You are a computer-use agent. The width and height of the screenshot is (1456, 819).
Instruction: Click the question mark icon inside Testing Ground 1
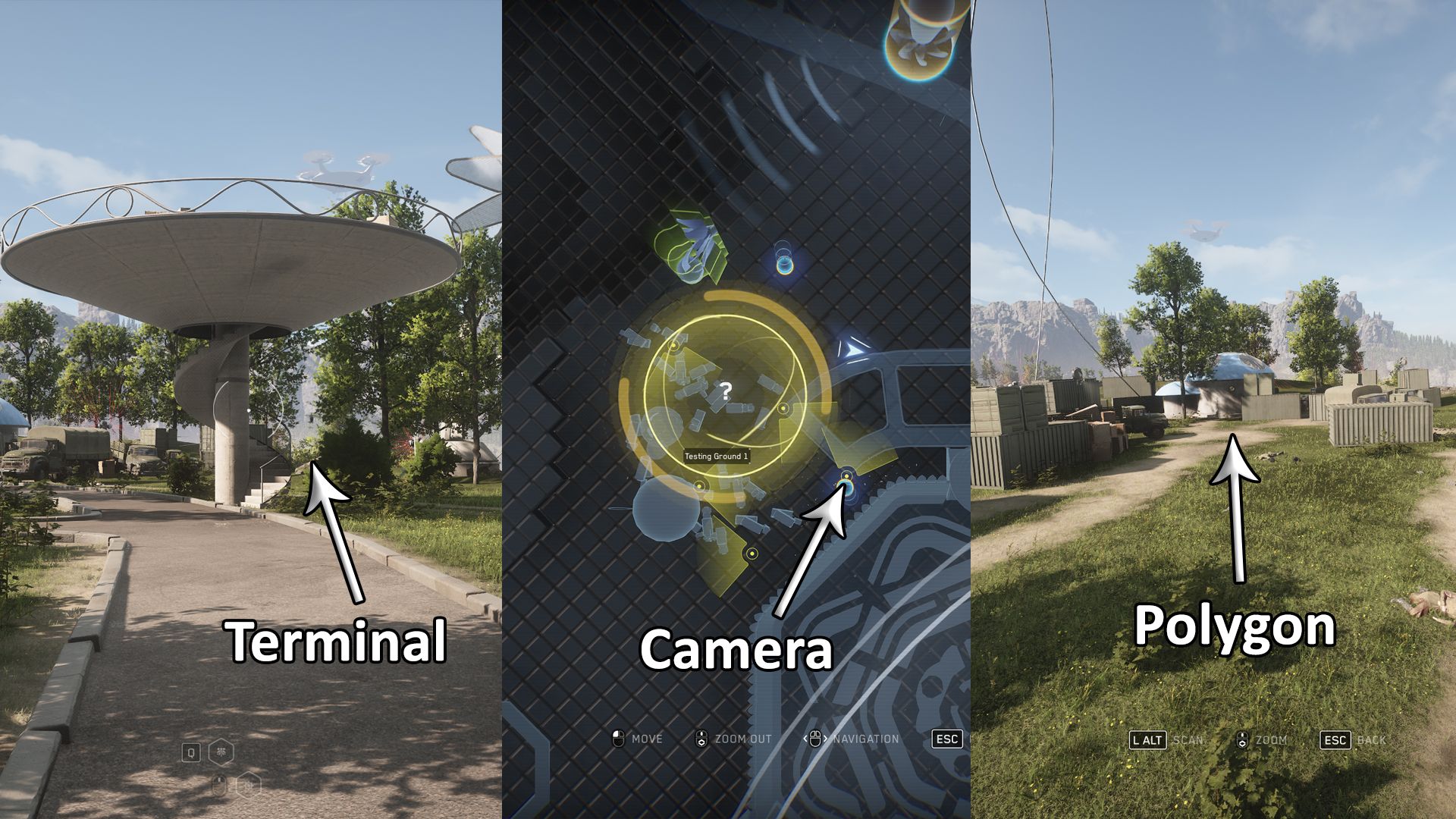(726, 391)
